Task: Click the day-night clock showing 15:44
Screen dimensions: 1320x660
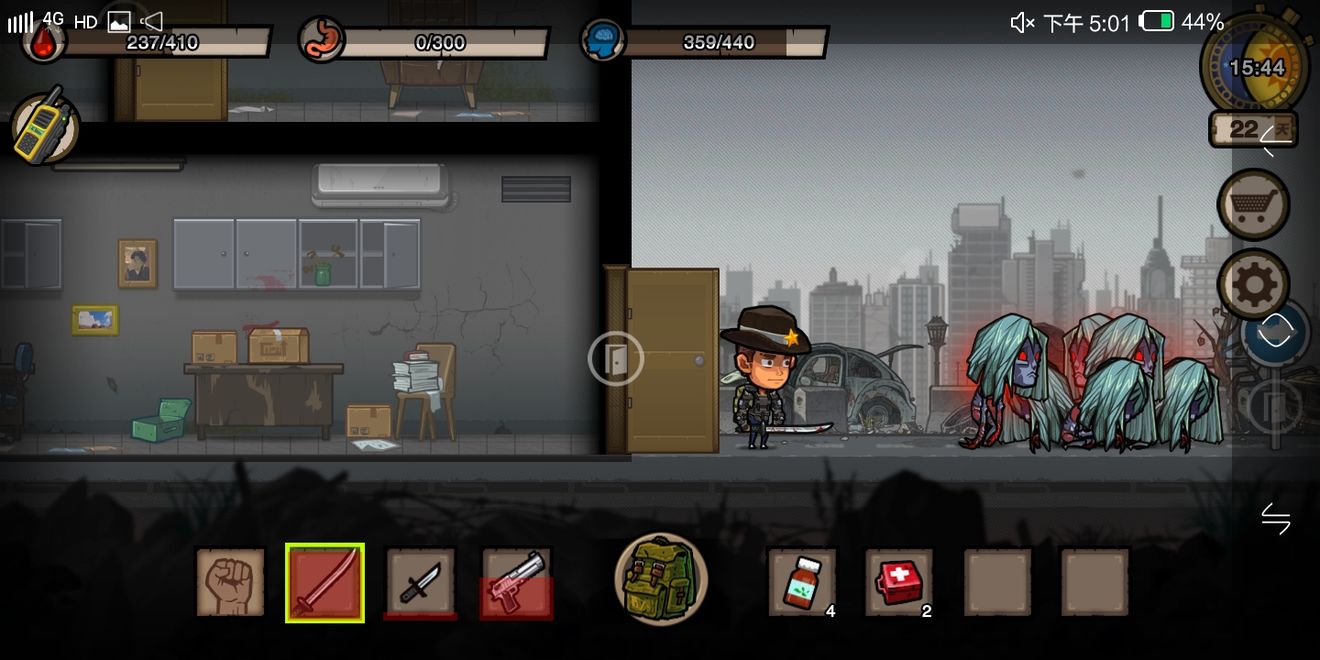Action: click(x=1255, y=68)
